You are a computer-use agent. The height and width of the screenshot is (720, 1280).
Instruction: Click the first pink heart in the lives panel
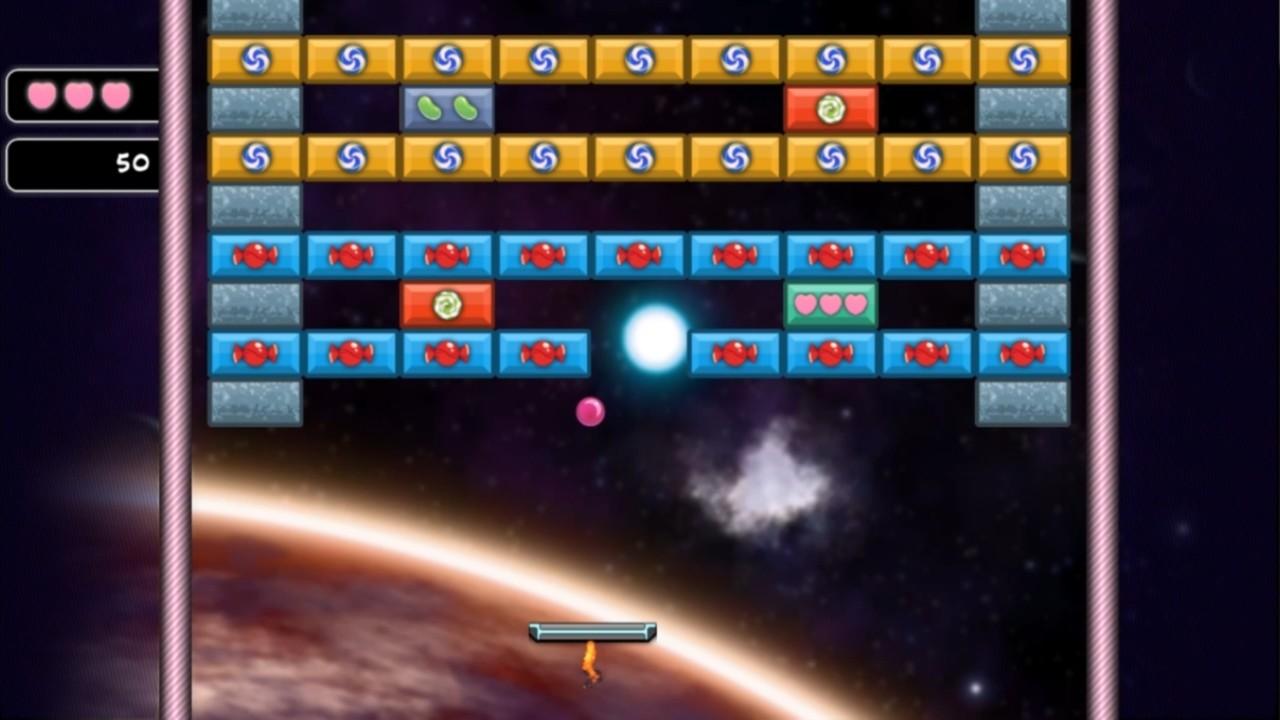[43, 94]
